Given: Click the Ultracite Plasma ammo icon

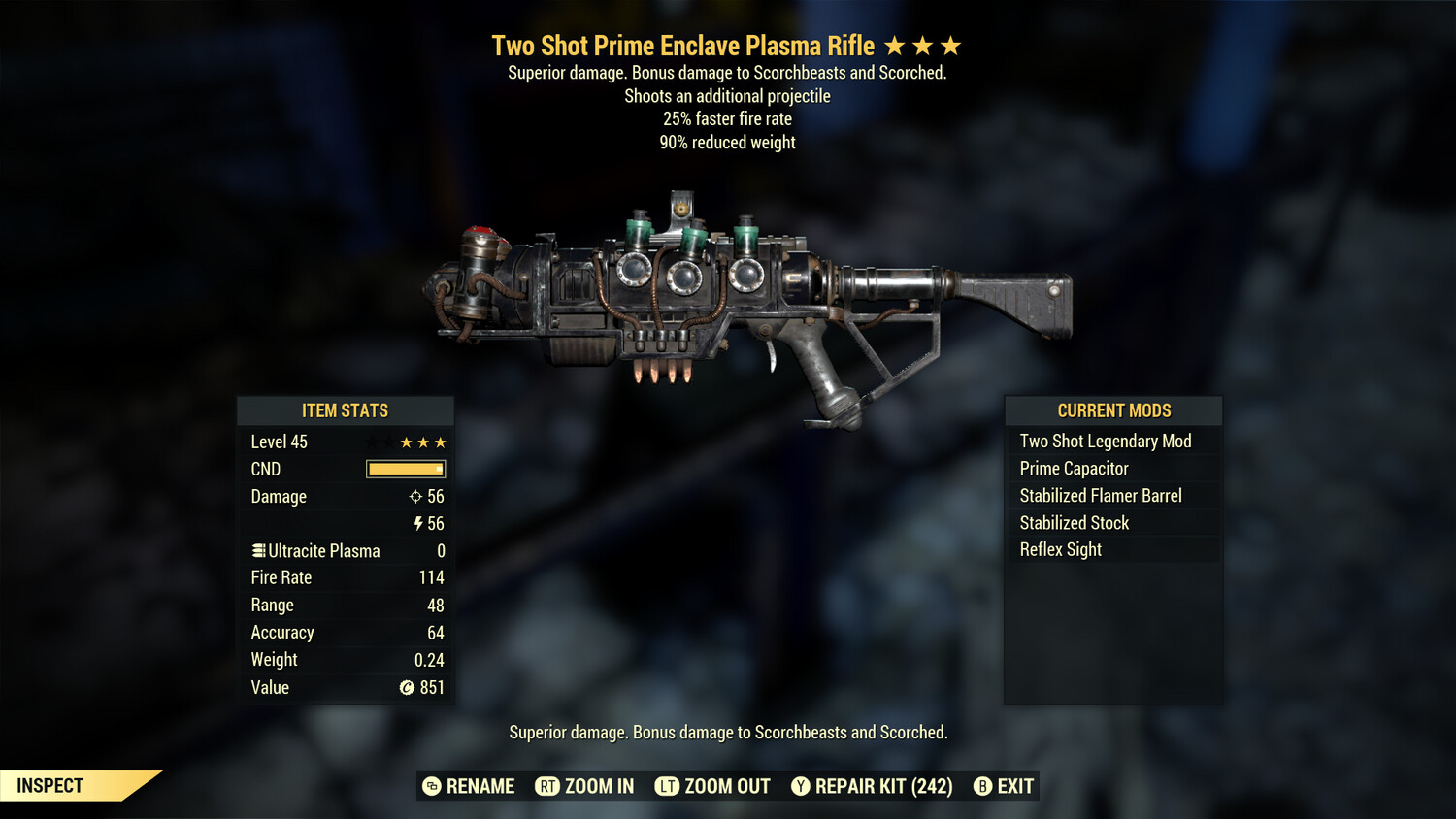Looking at the screenshot, I should click(x=258, y=550).
